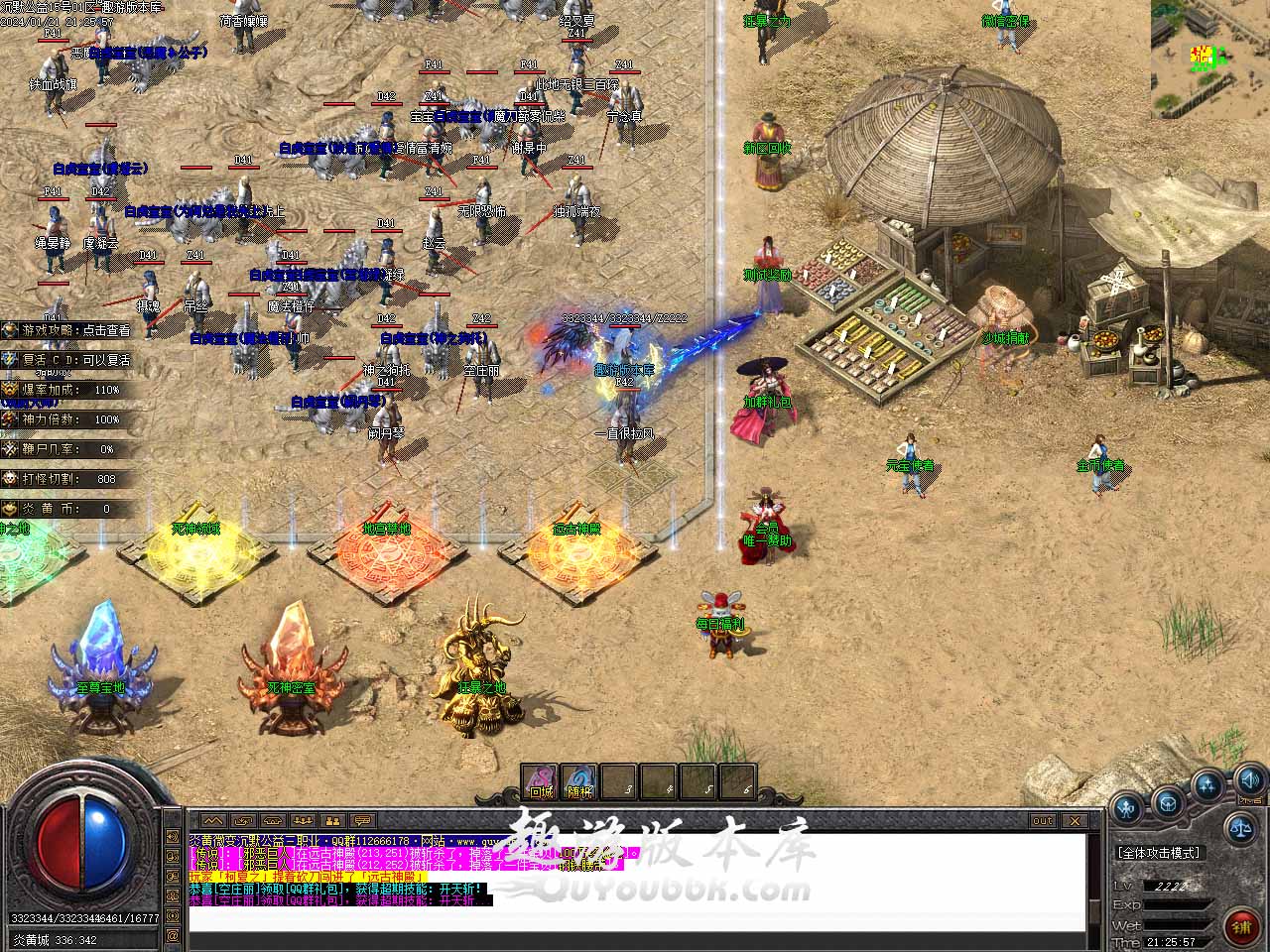Open the scales trade icon
Image resolution: width=1270 pixels, height=952 pixels.
(x=1239, y=825)
